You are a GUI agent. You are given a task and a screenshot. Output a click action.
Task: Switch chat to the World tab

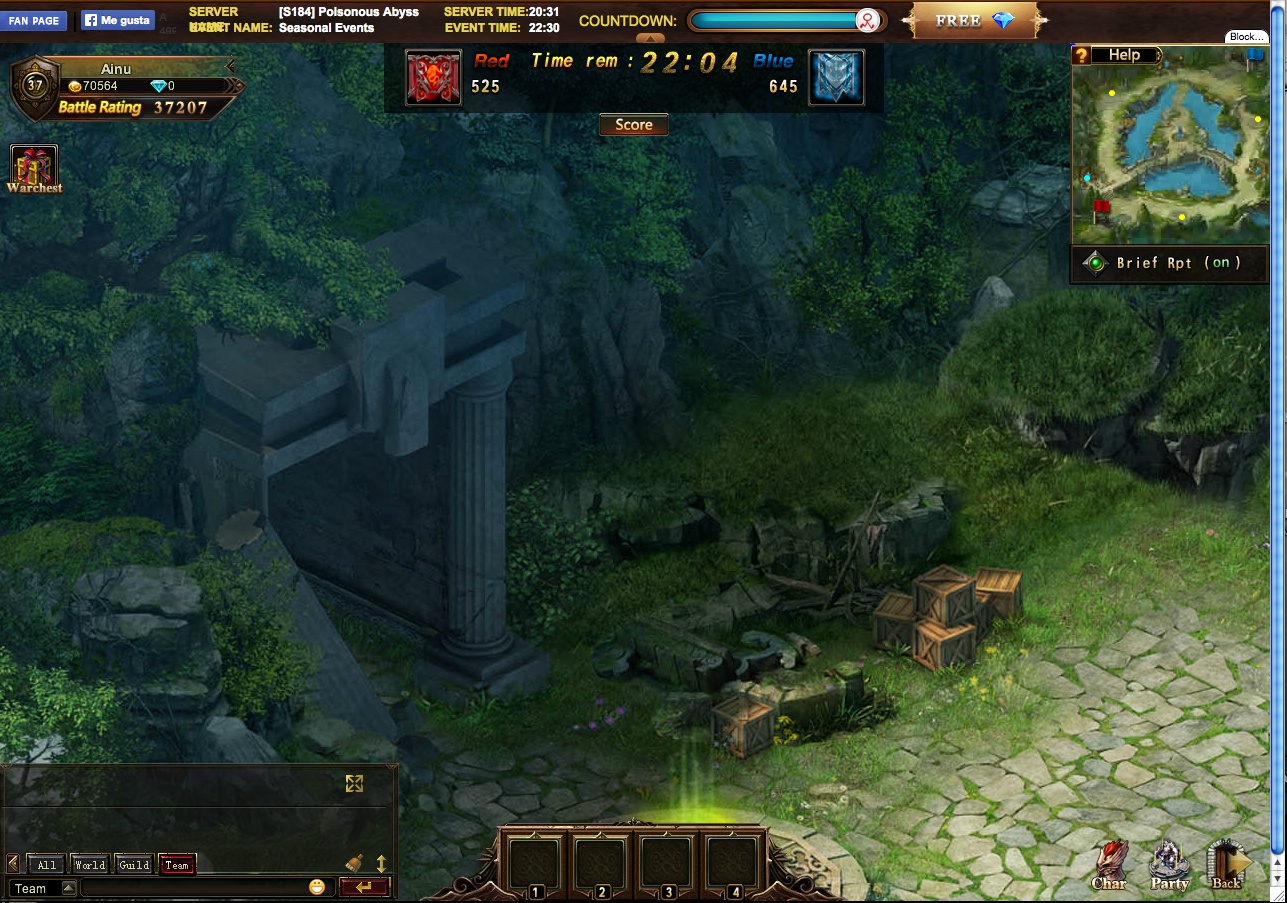click(x=89, y=865)
